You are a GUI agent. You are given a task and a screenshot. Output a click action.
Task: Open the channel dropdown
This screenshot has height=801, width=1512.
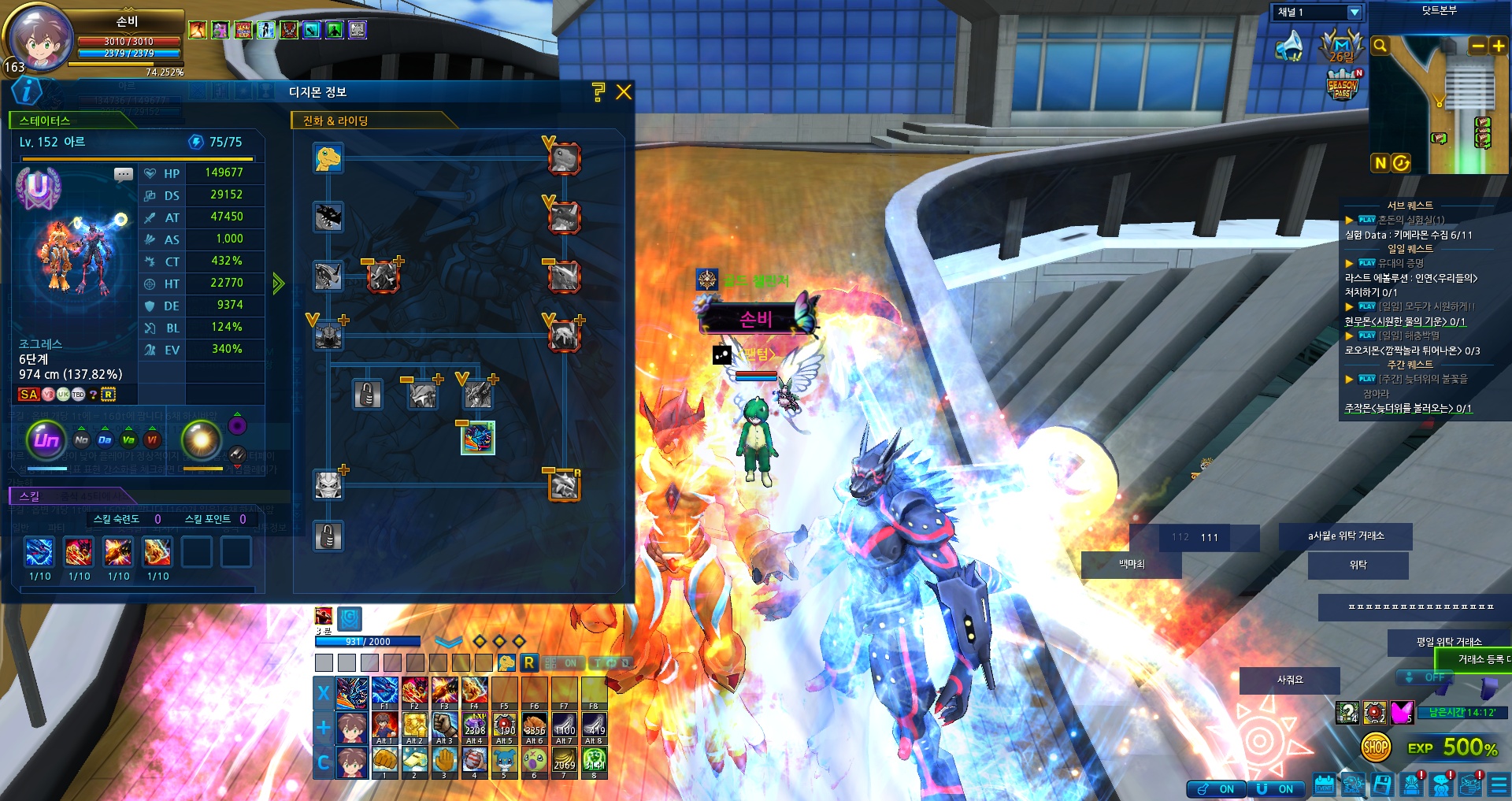click(x=1354, y=13)
